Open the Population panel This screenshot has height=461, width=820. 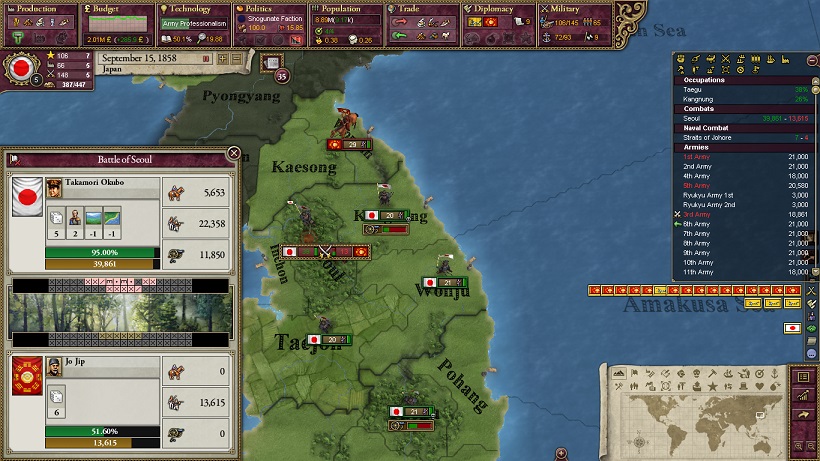(345, 9)
